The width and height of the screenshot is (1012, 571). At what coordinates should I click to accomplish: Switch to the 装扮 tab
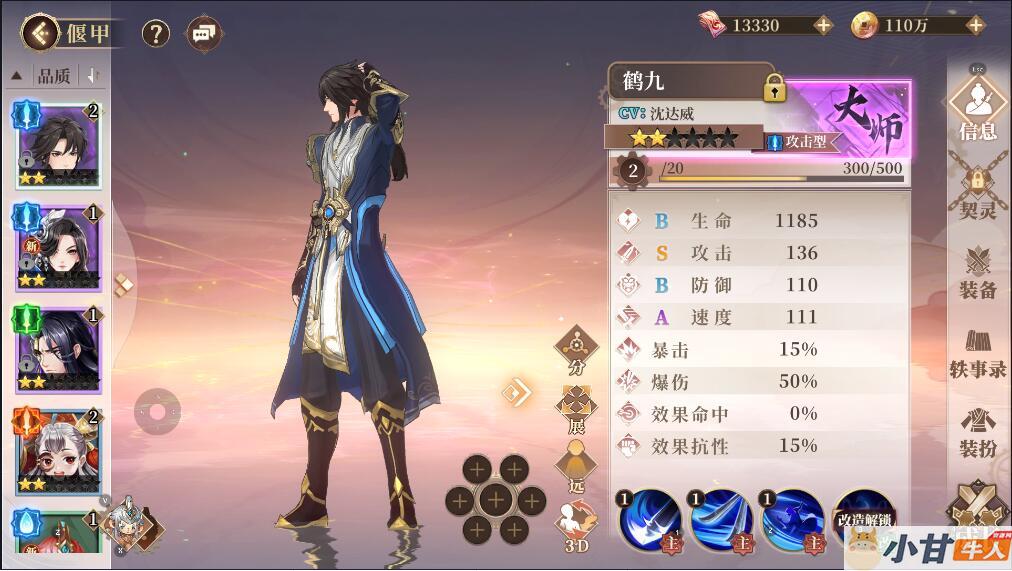click(x=977, y=432)
